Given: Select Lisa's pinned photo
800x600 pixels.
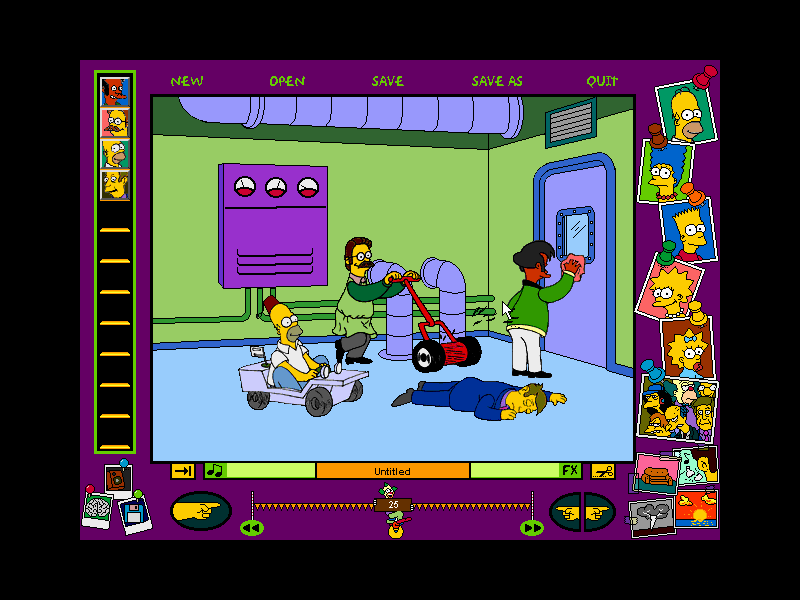Looking at the screenshot, I should pyautogui.click(x=667, y=285).
